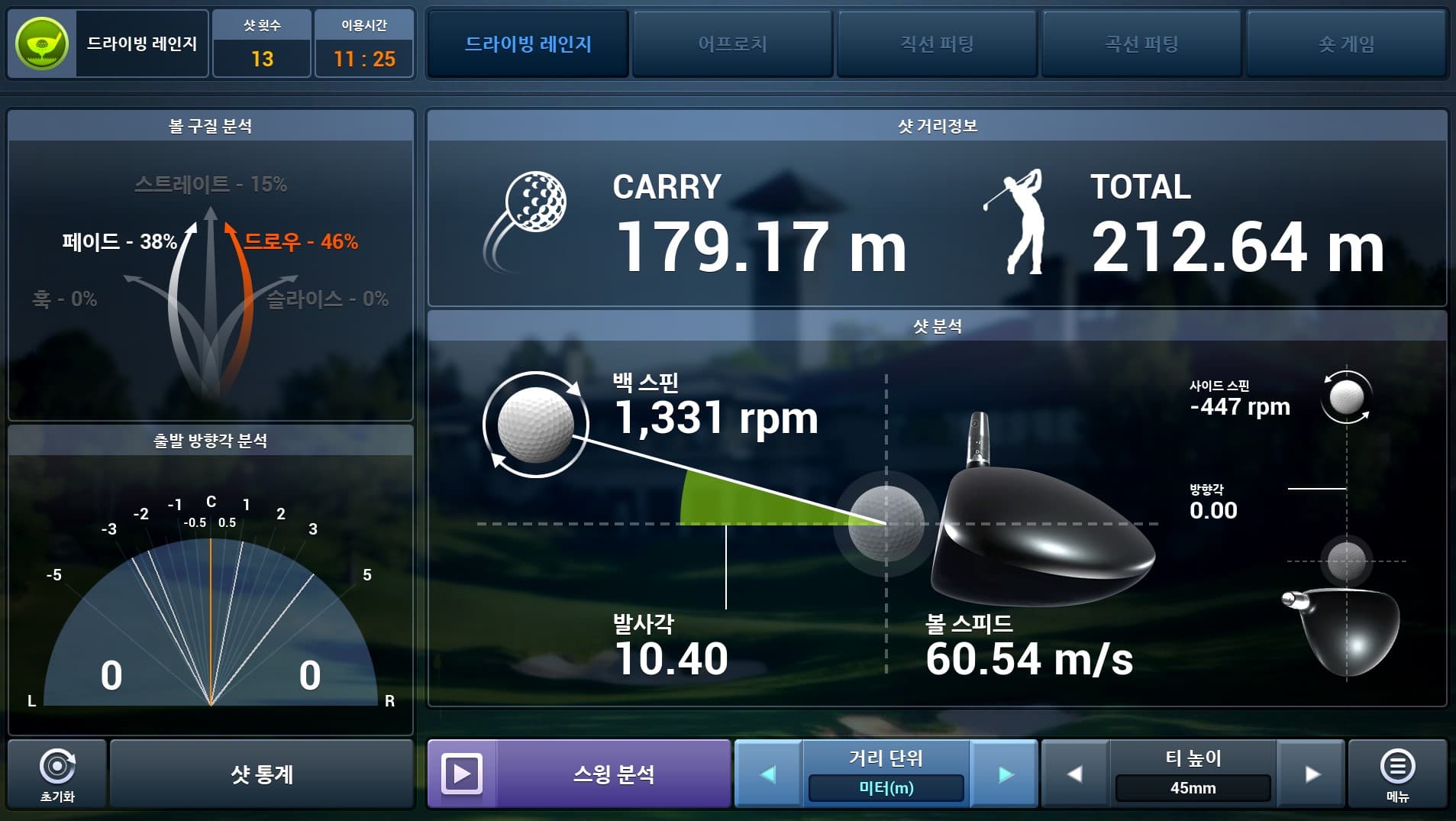Screen dimensions: 1456x821
Task: Open 샷 통계 shot statistics
Action: tap(262, 774)
